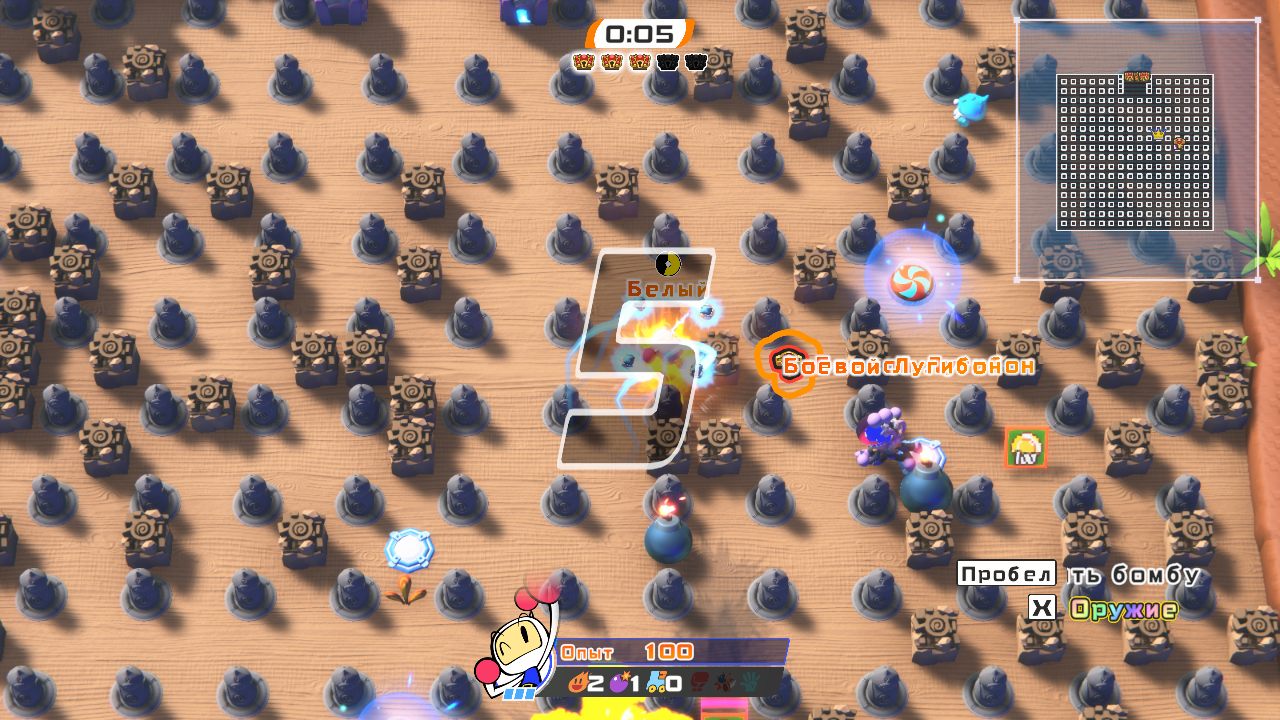The width and height of the screenshot is (1280, 720).
Task: Select the player name Белый
Action: (x=665, y=287)
